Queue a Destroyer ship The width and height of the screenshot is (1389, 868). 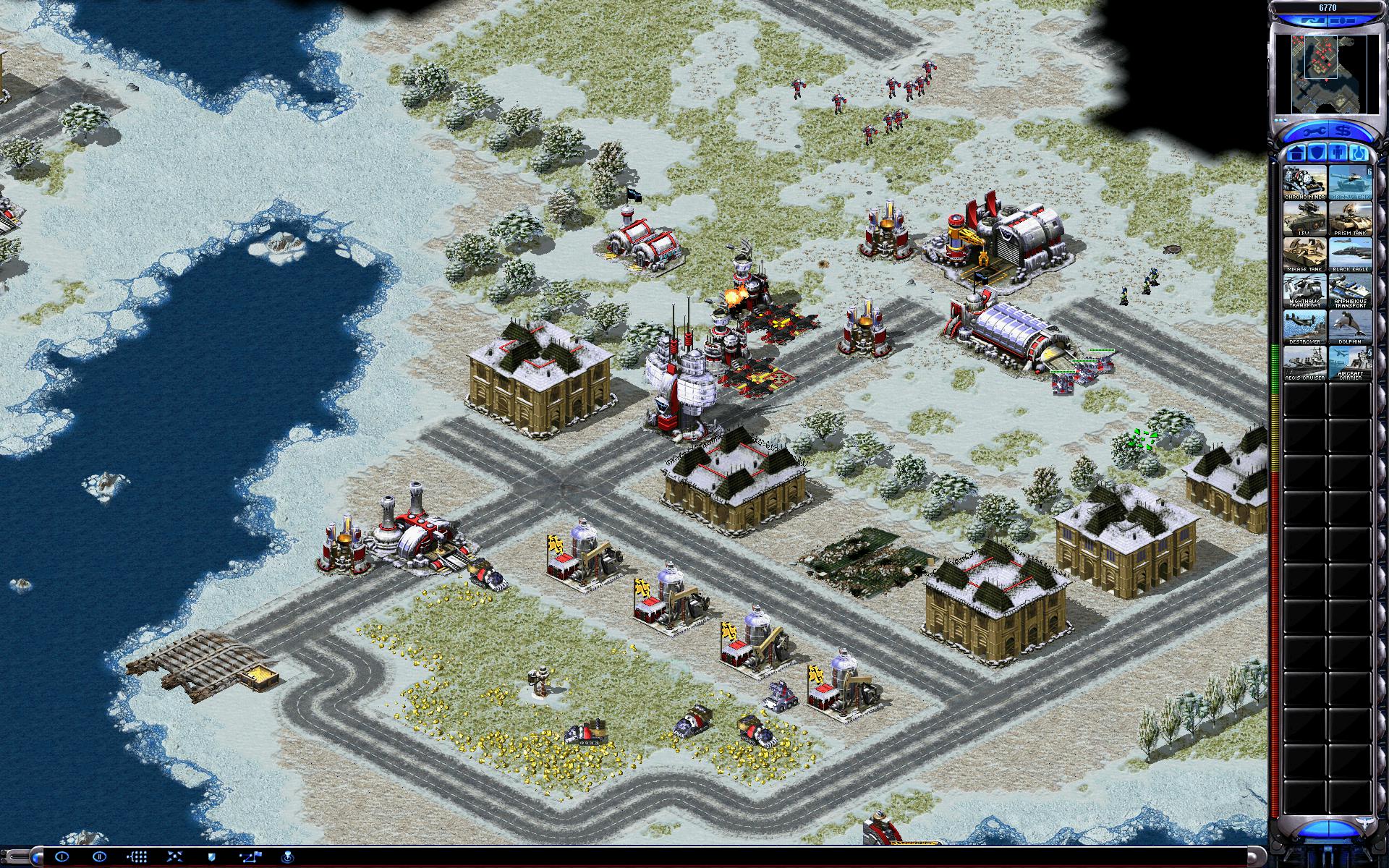[1304, 327]
